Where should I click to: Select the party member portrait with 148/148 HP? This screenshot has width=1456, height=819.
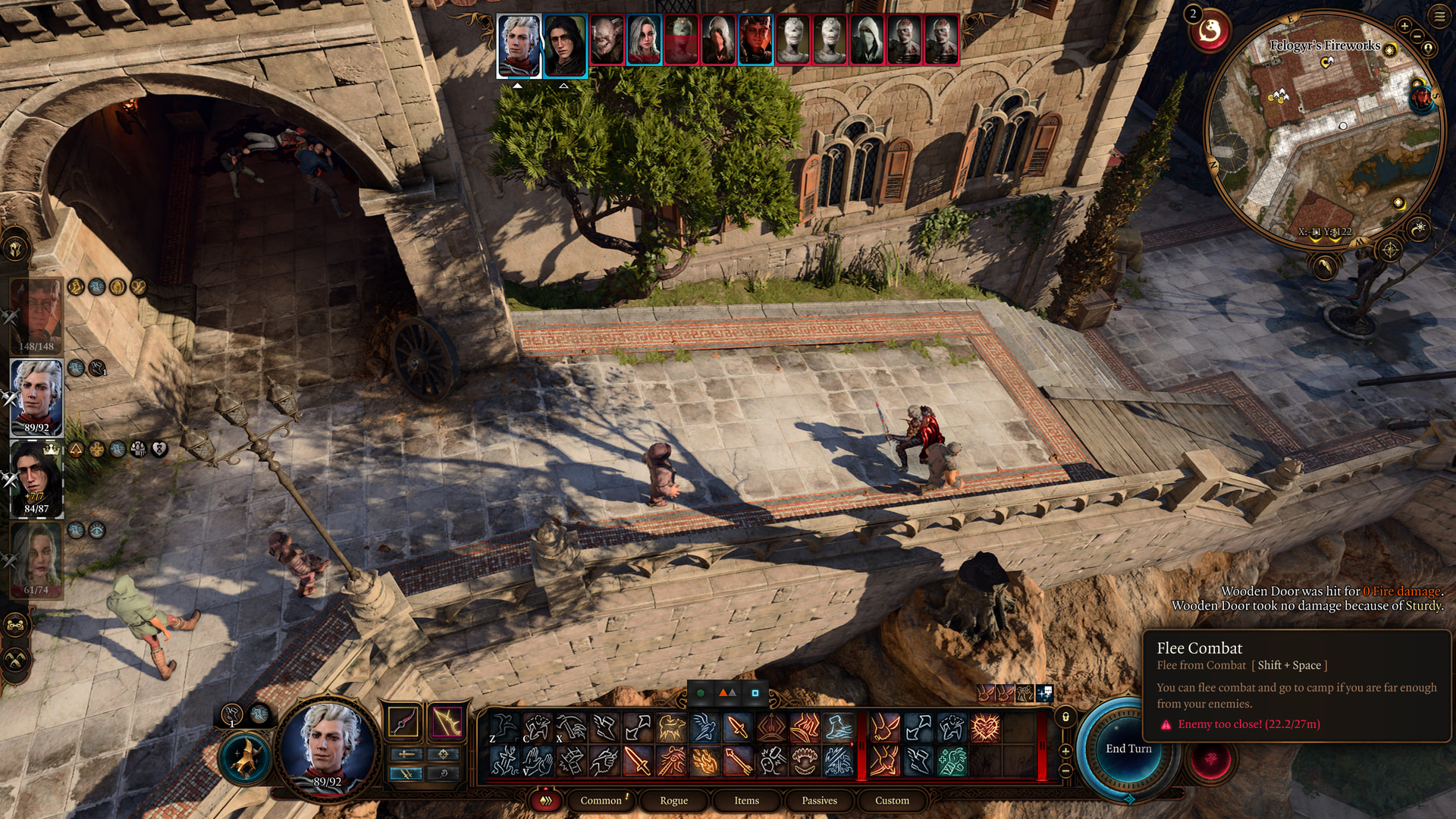point(36,316)
